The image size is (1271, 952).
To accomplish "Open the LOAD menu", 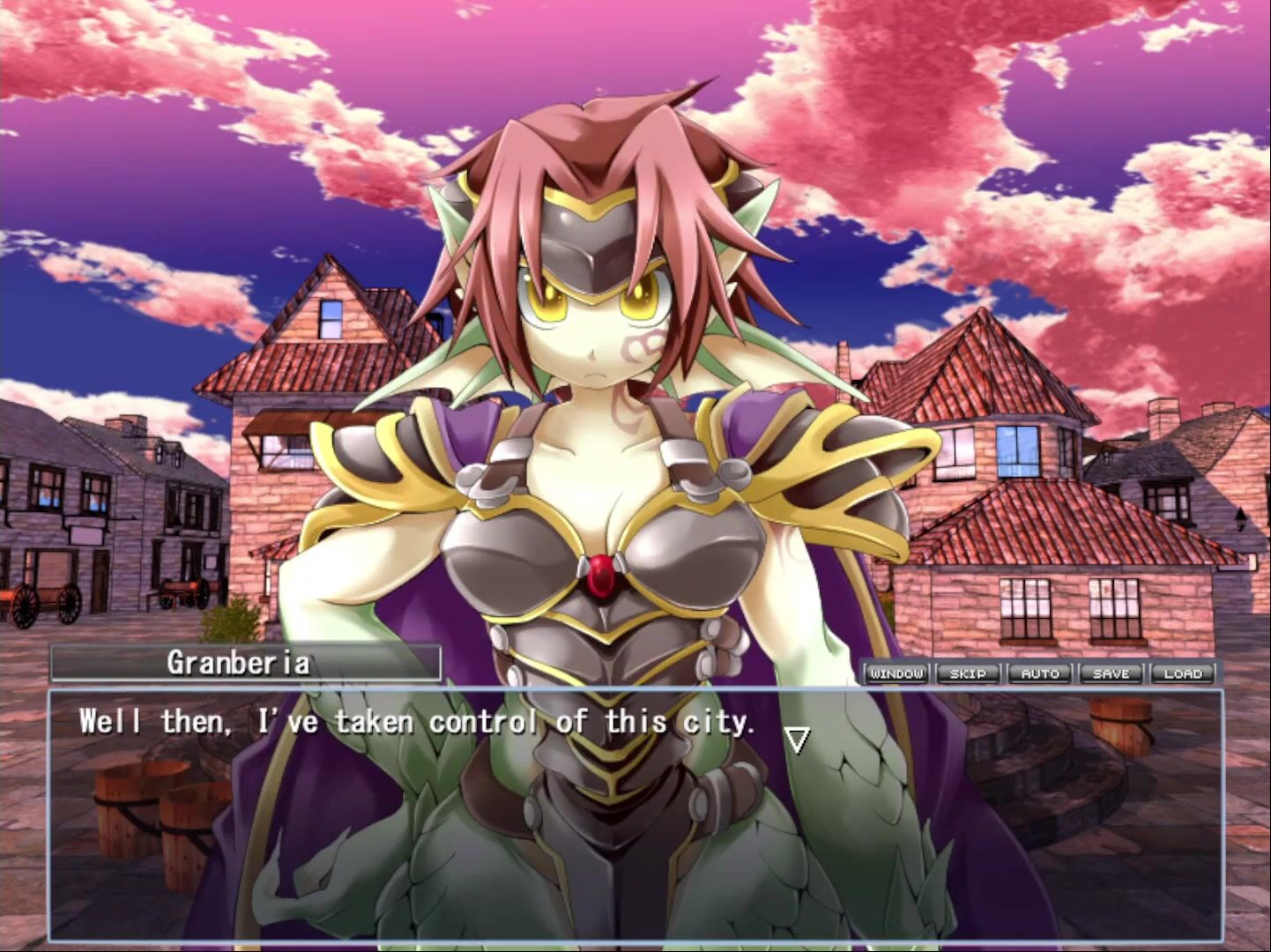I will (x=1183, y=673).
